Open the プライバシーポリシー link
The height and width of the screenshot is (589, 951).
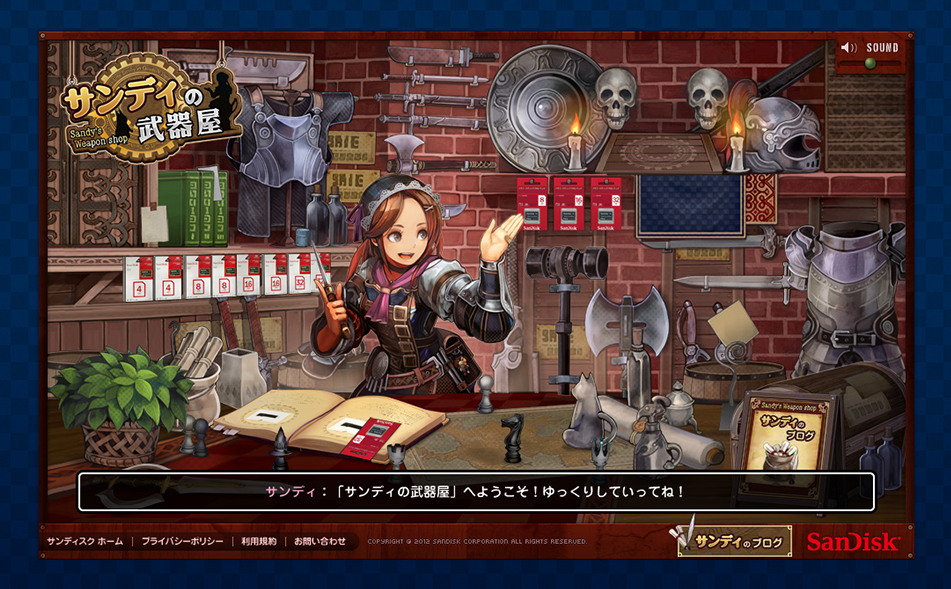[x=182, y=542]
